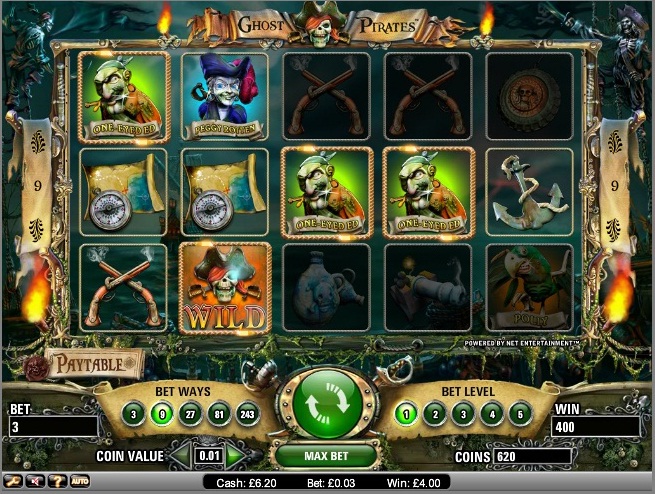Choose bet level 4
Viewport: 655px width, 494px height.
pos(490,414)
